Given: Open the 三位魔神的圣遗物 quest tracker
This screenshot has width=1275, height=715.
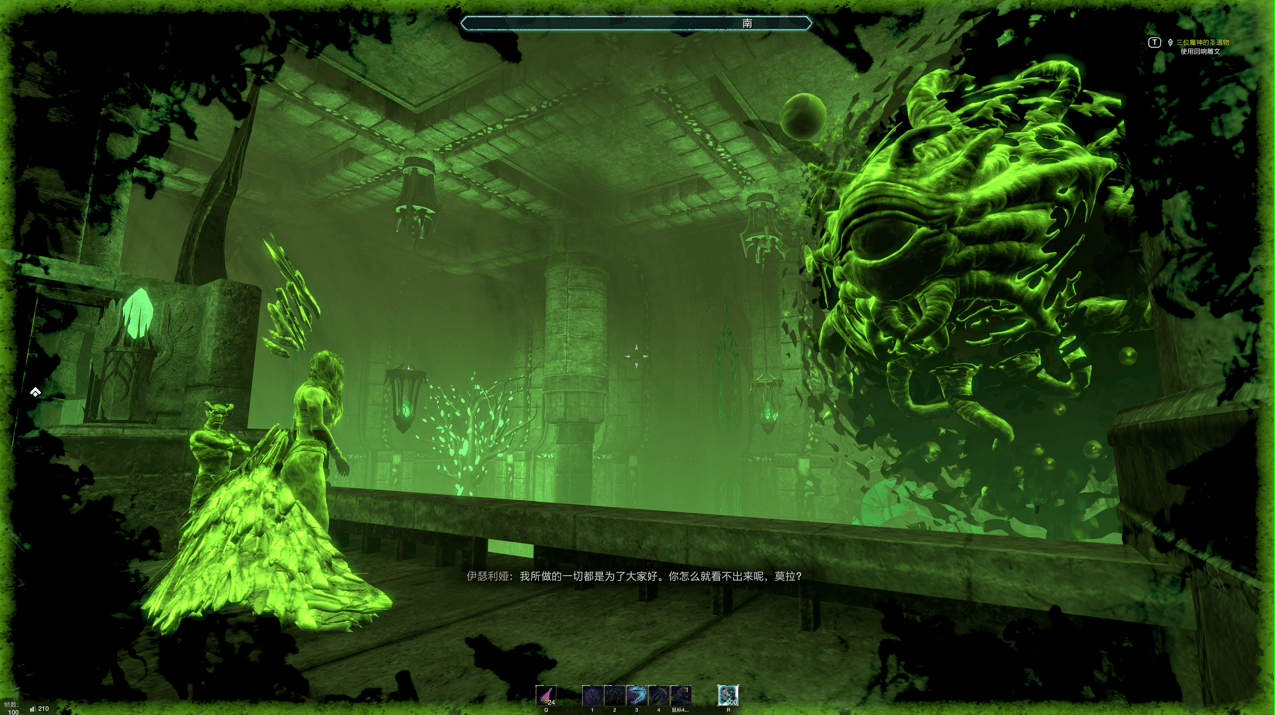Looking at the screenshot, I should pyautogui.click(x=1202, y=43).
